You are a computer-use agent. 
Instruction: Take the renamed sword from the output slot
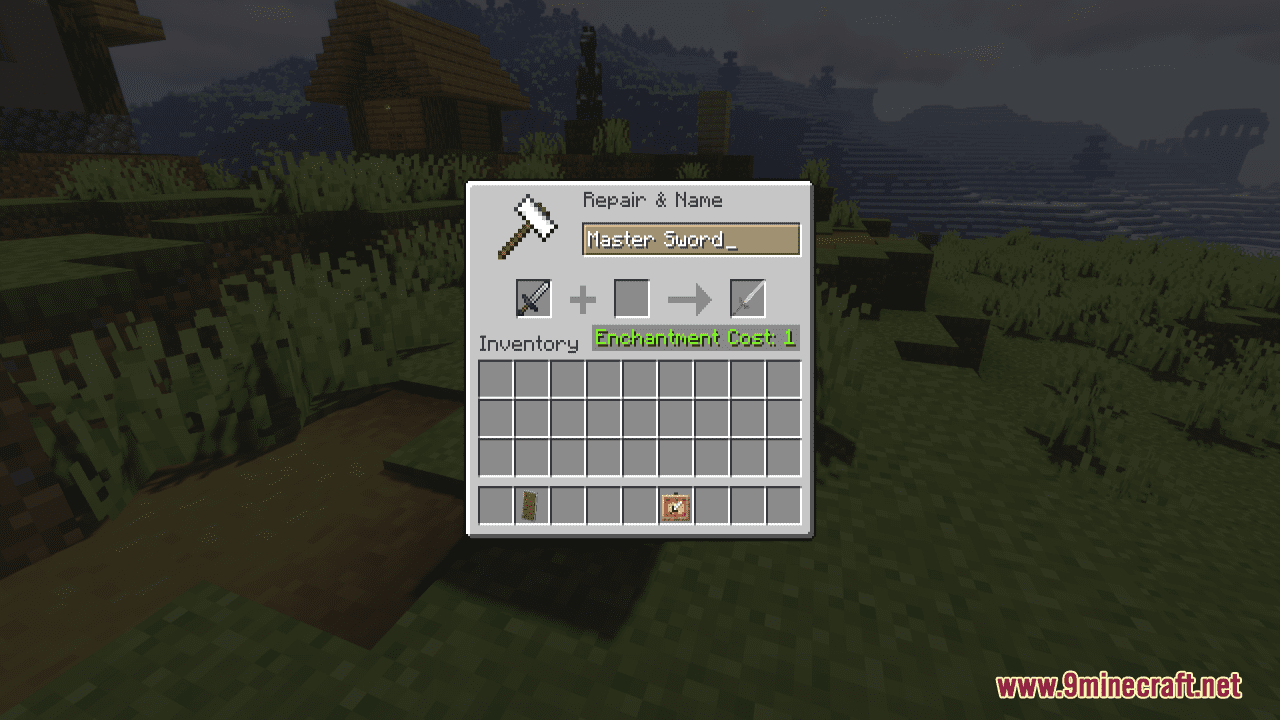pos(746,298)
